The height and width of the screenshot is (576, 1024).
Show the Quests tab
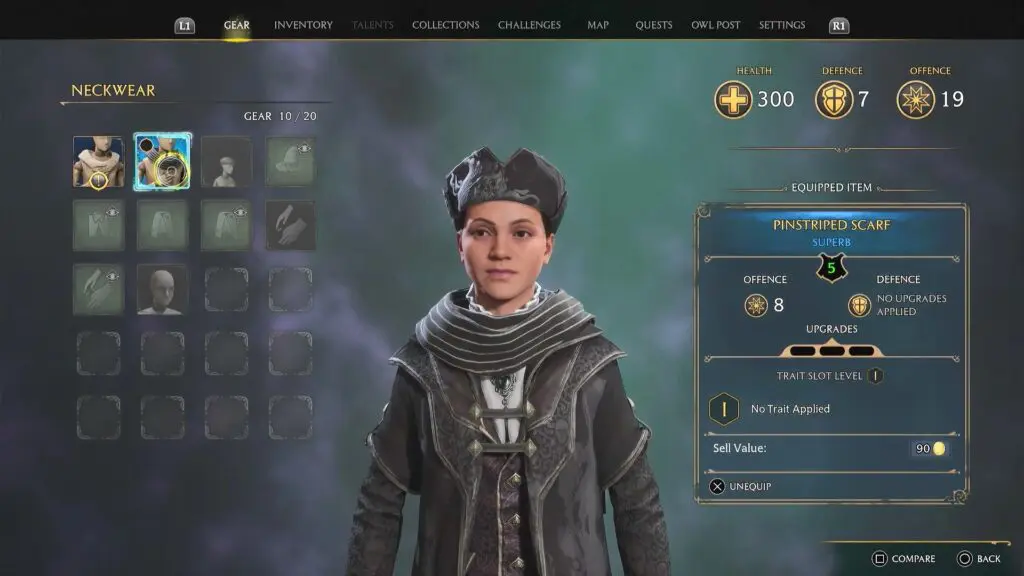coord(653,25)
